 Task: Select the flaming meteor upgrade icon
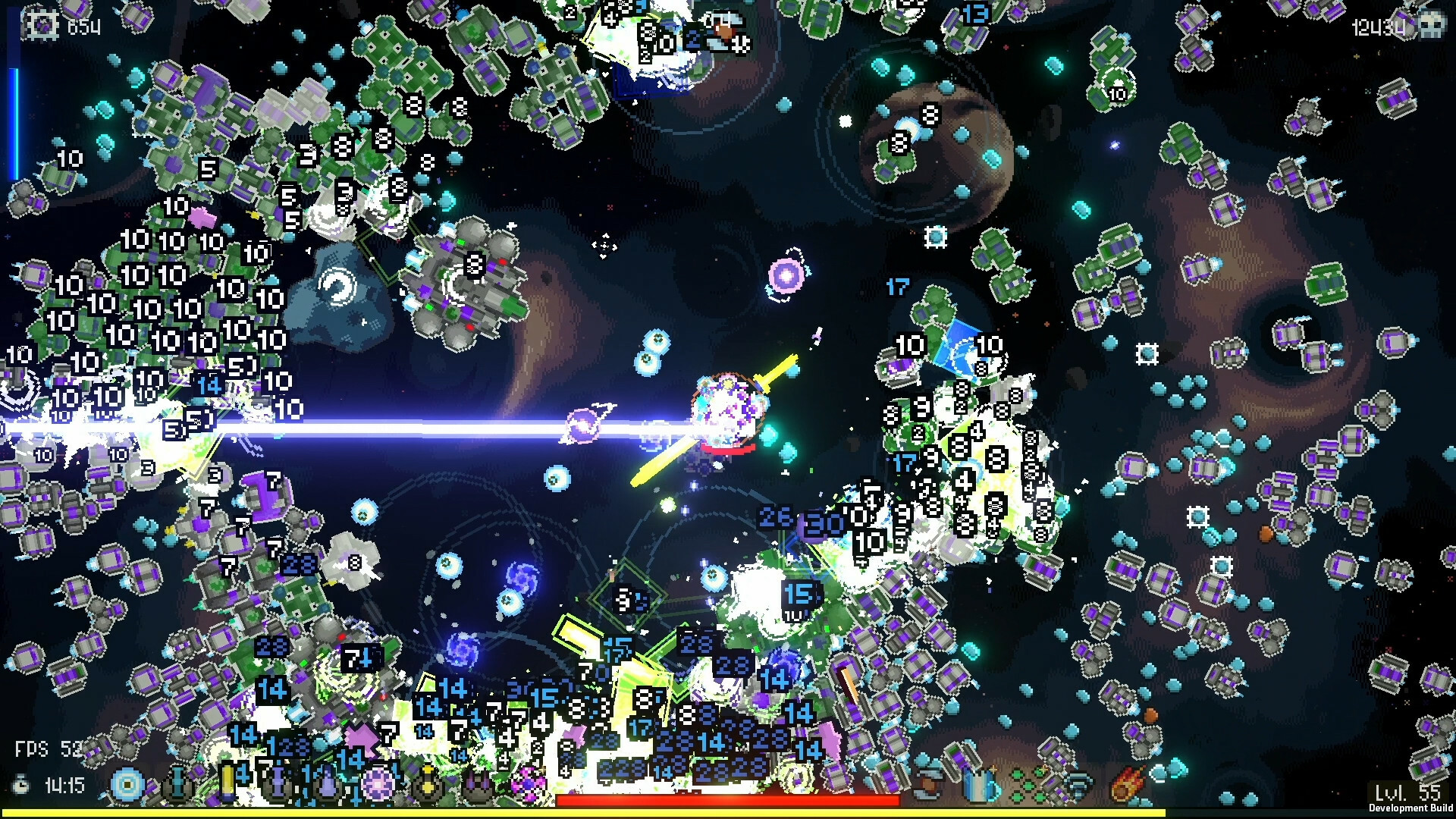[x=1128, y=784]
